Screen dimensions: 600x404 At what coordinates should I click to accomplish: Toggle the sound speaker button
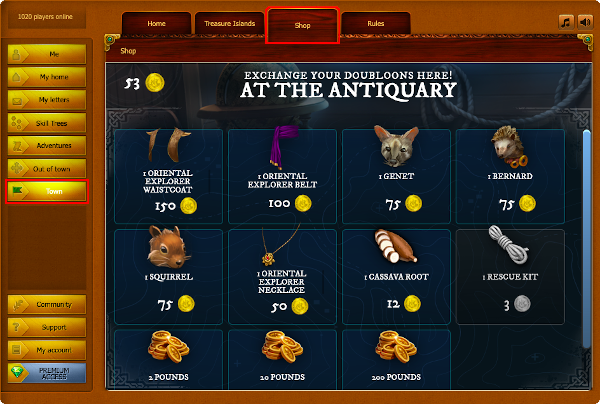(585, 20)
